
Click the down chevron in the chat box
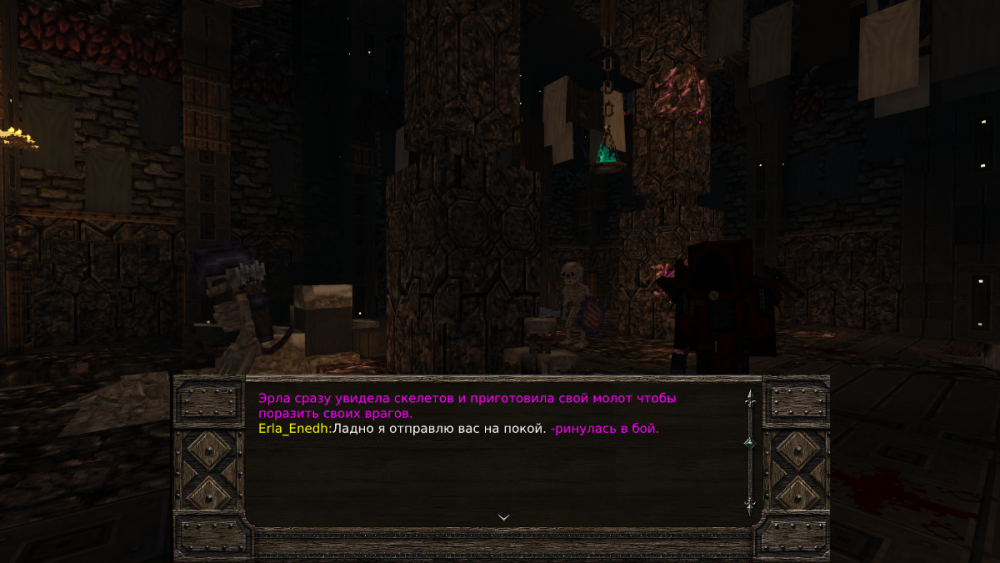pyautogui.click(x=504, y=517)
